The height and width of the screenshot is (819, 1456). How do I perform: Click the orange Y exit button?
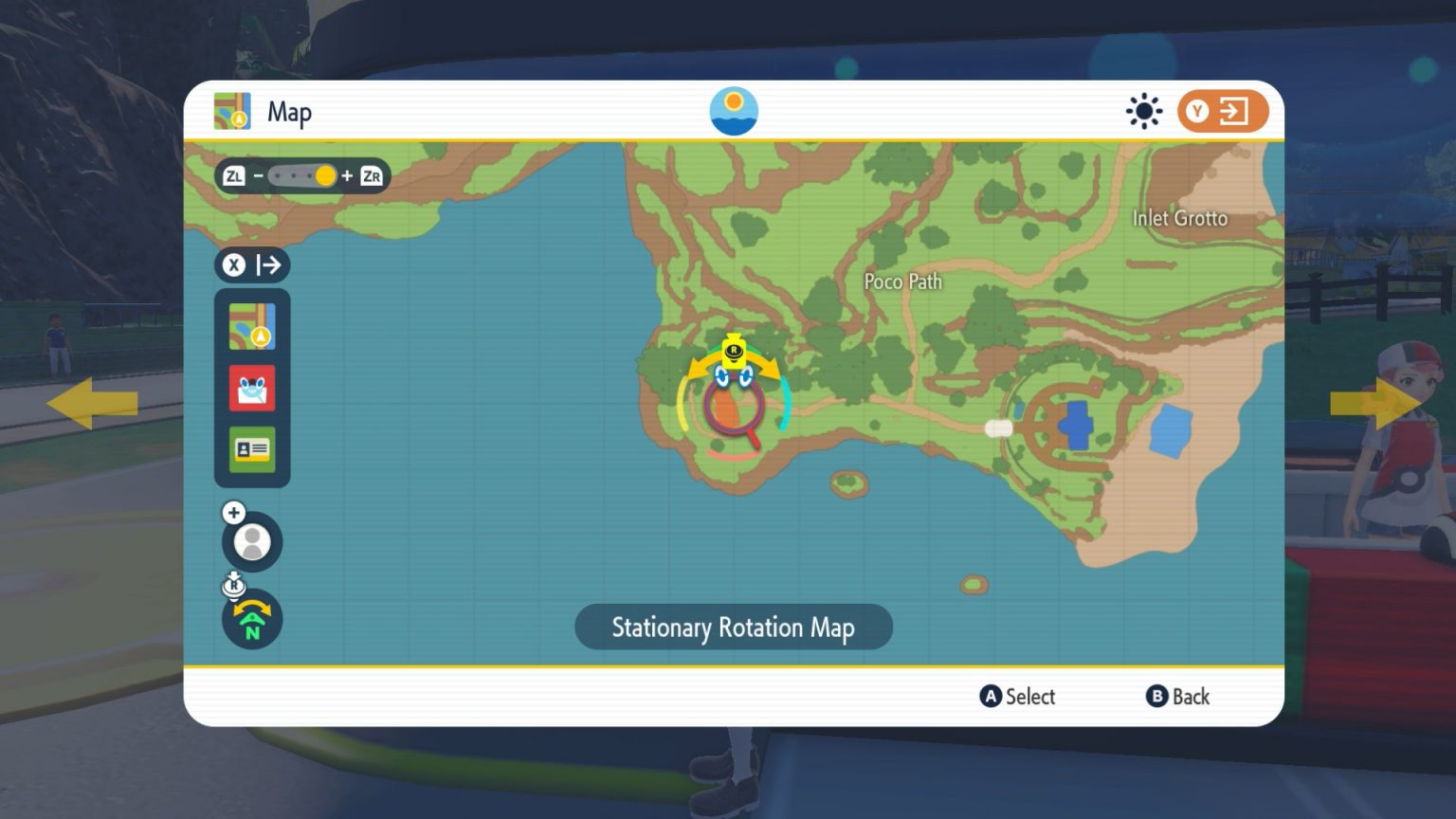[1222, 110]
